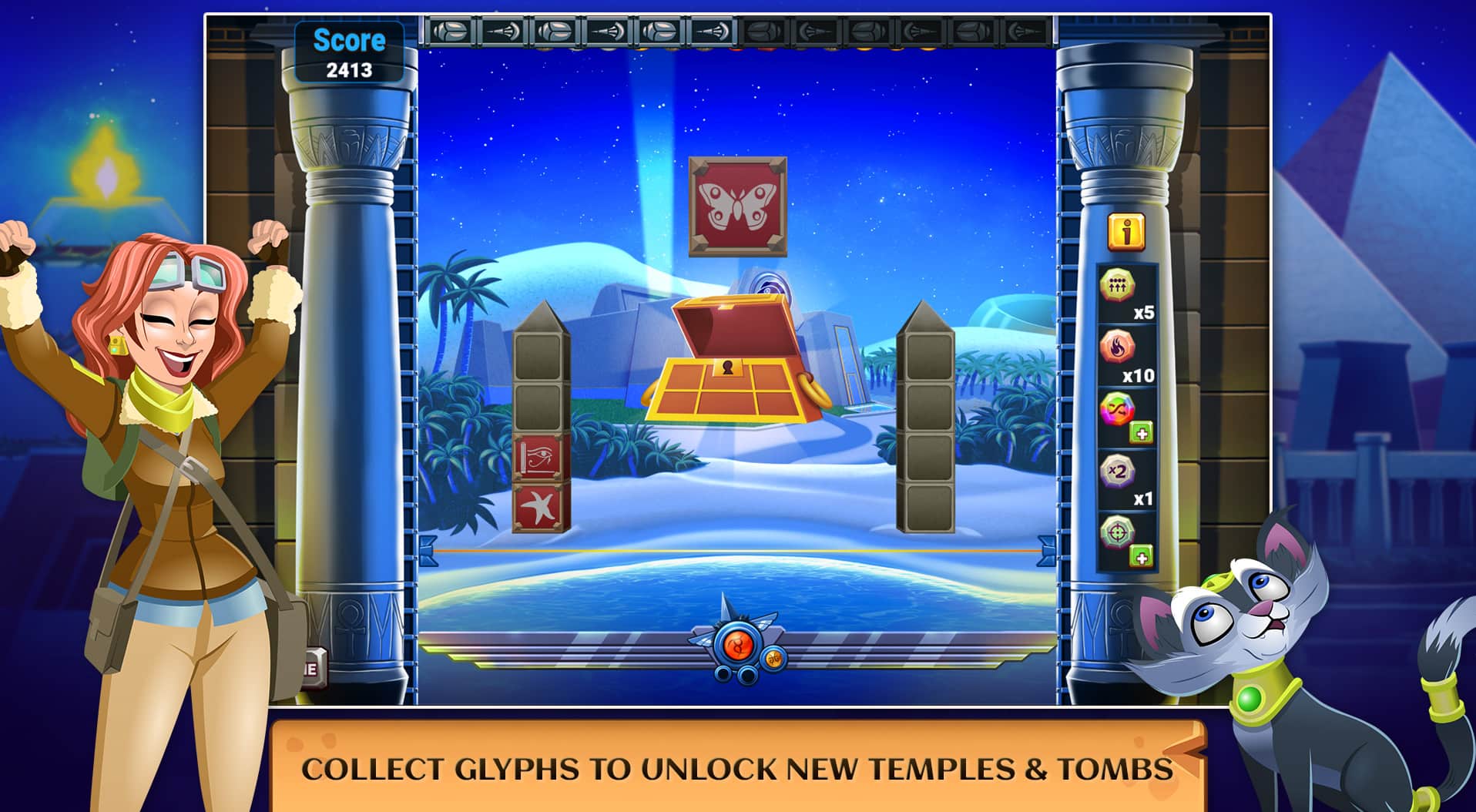Open the Score panel showing 2413

click(348, 50)
